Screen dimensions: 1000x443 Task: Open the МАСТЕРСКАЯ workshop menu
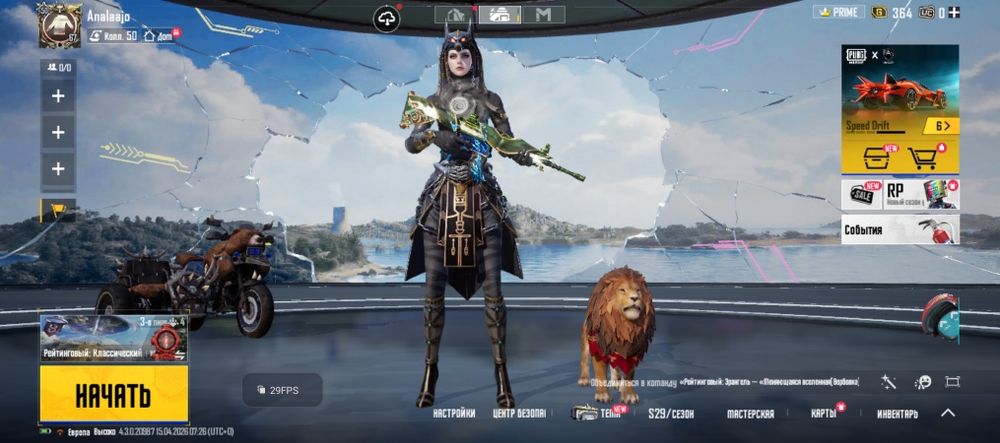750,413
